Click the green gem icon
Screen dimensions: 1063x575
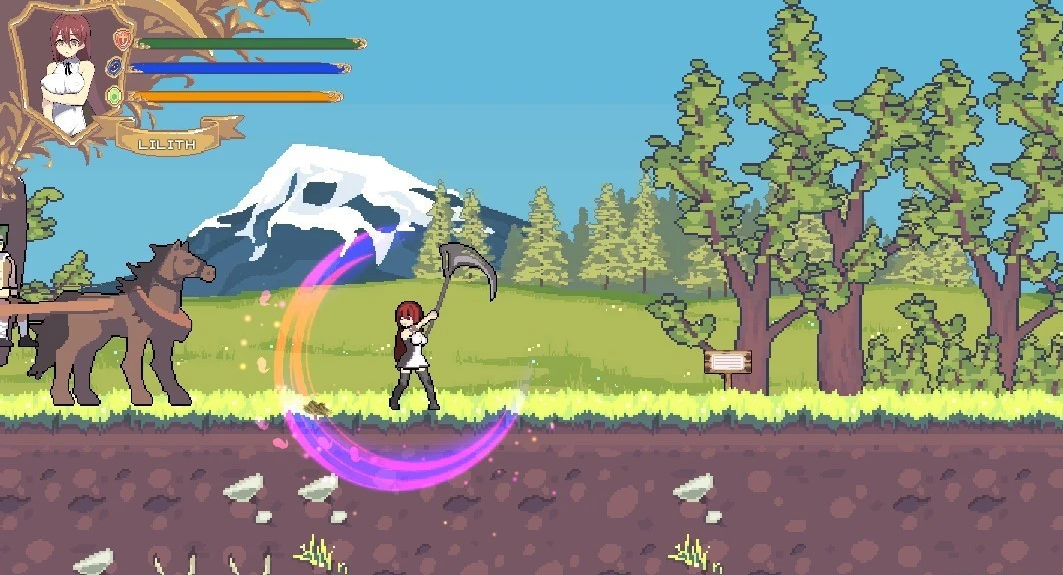tap(114, 97)
